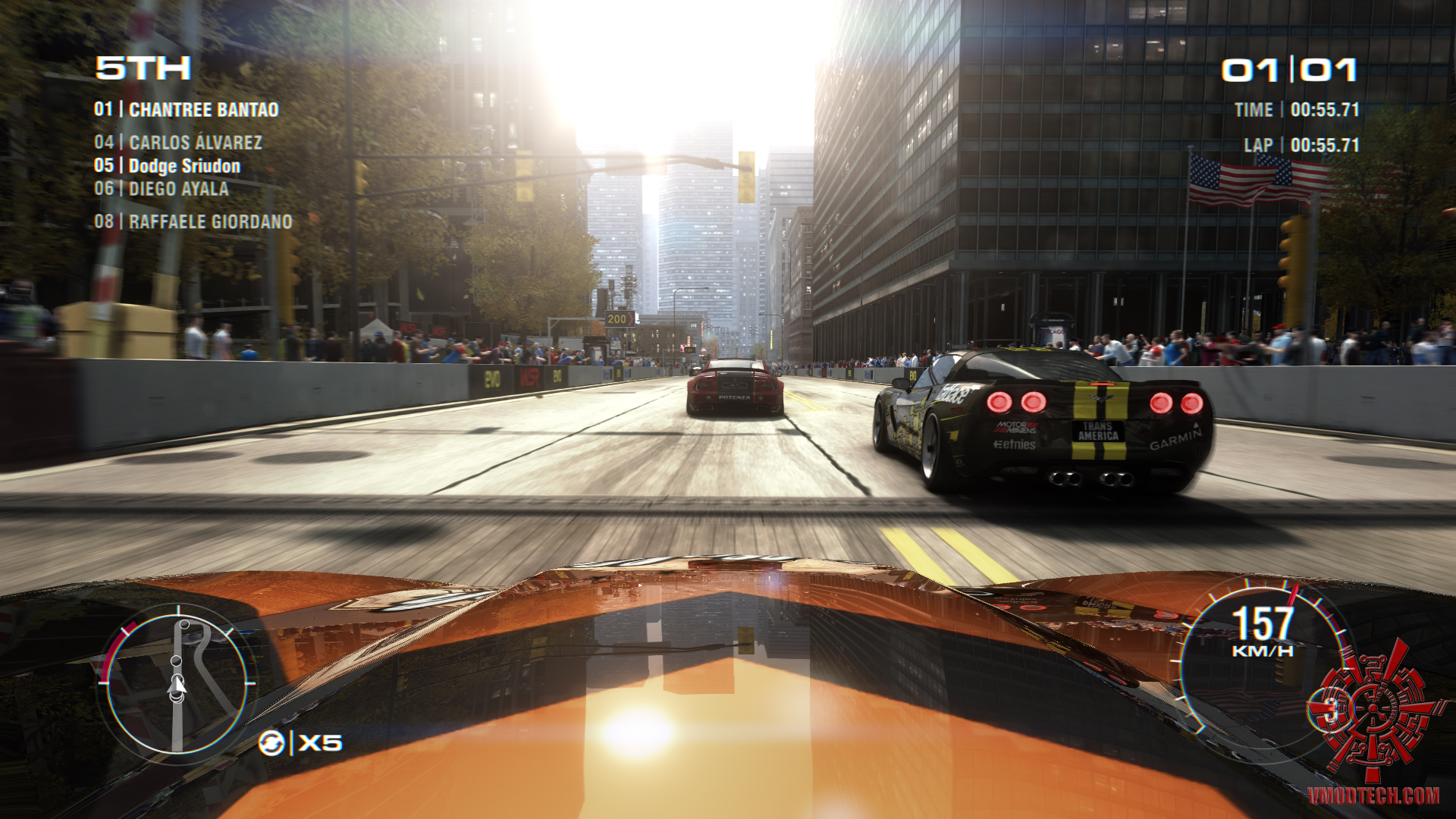Select Raffaele Giordano's leaderboard entry

coord(193,221)
